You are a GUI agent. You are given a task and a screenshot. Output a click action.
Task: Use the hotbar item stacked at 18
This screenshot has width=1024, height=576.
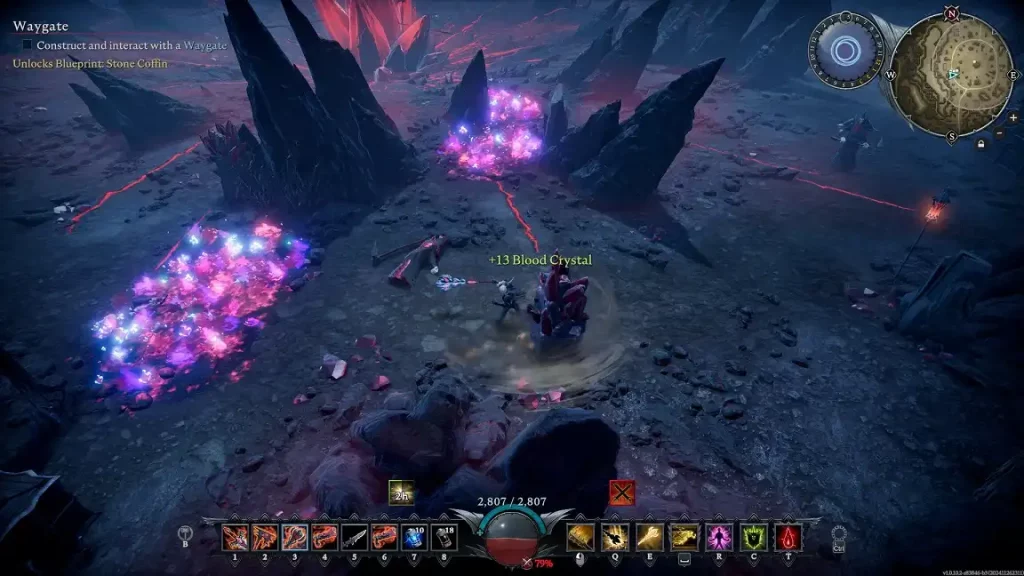(444, 538)
